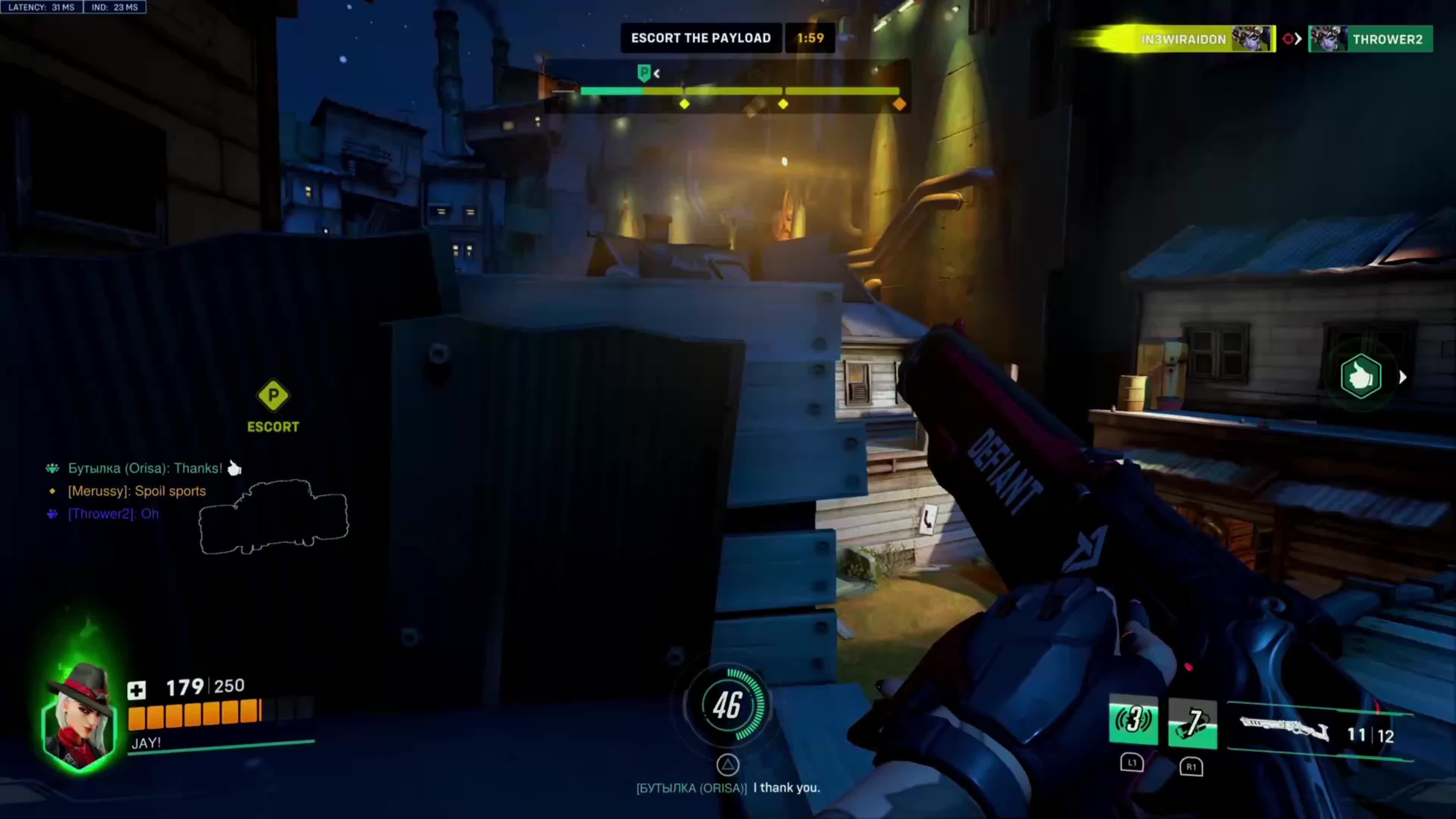Select the yellow Escort payload marker
This screenshot has height=819, width=1456.
273,395
